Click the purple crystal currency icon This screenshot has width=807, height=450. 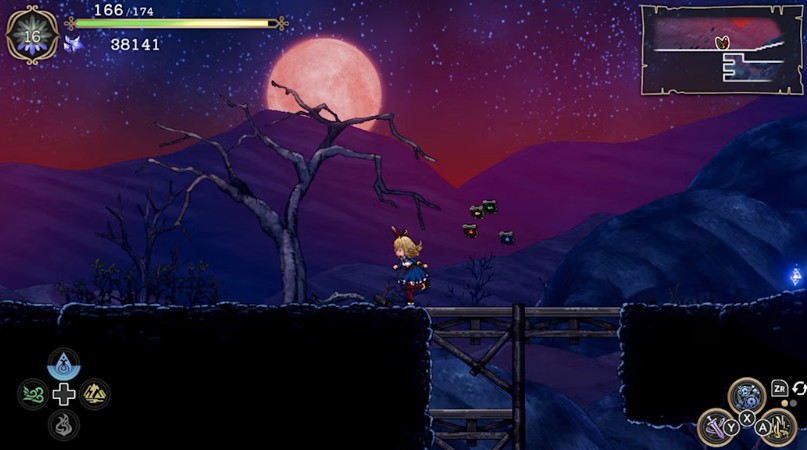tap(73, 44)
